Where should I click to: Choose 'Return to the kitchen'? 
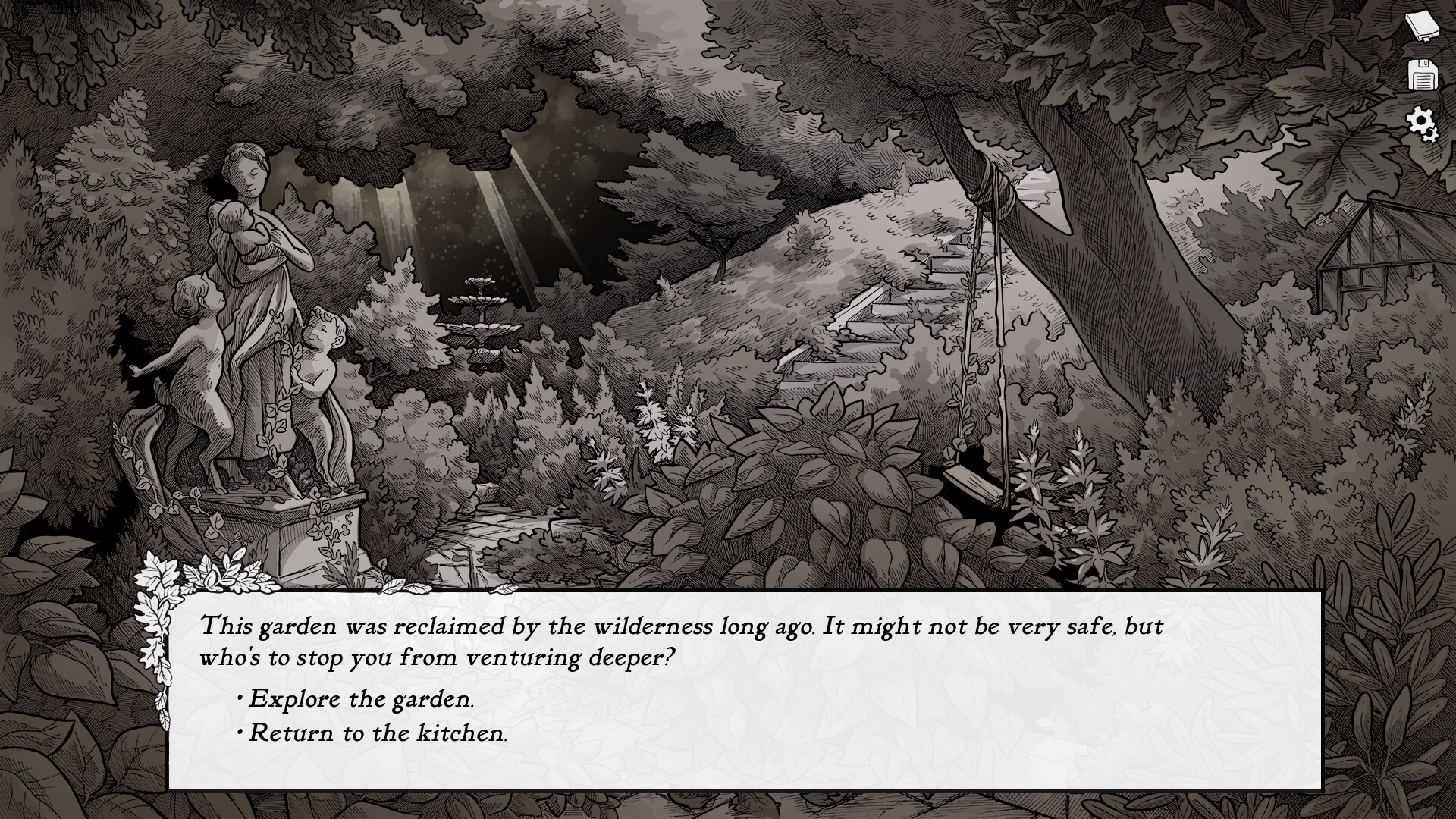378,733
